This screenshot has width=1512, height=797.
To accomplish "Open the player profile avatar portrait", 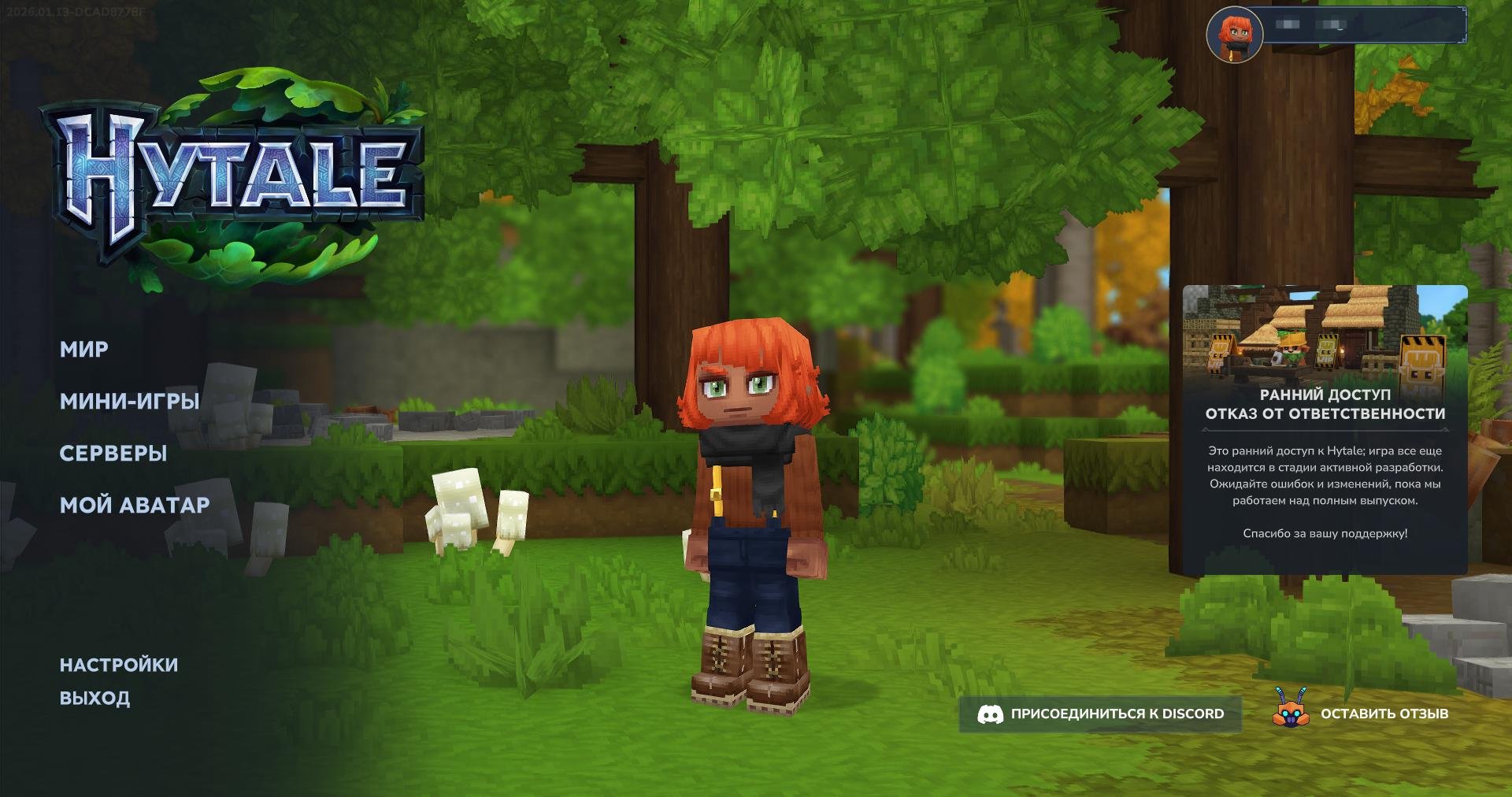I will [1234, 35].
